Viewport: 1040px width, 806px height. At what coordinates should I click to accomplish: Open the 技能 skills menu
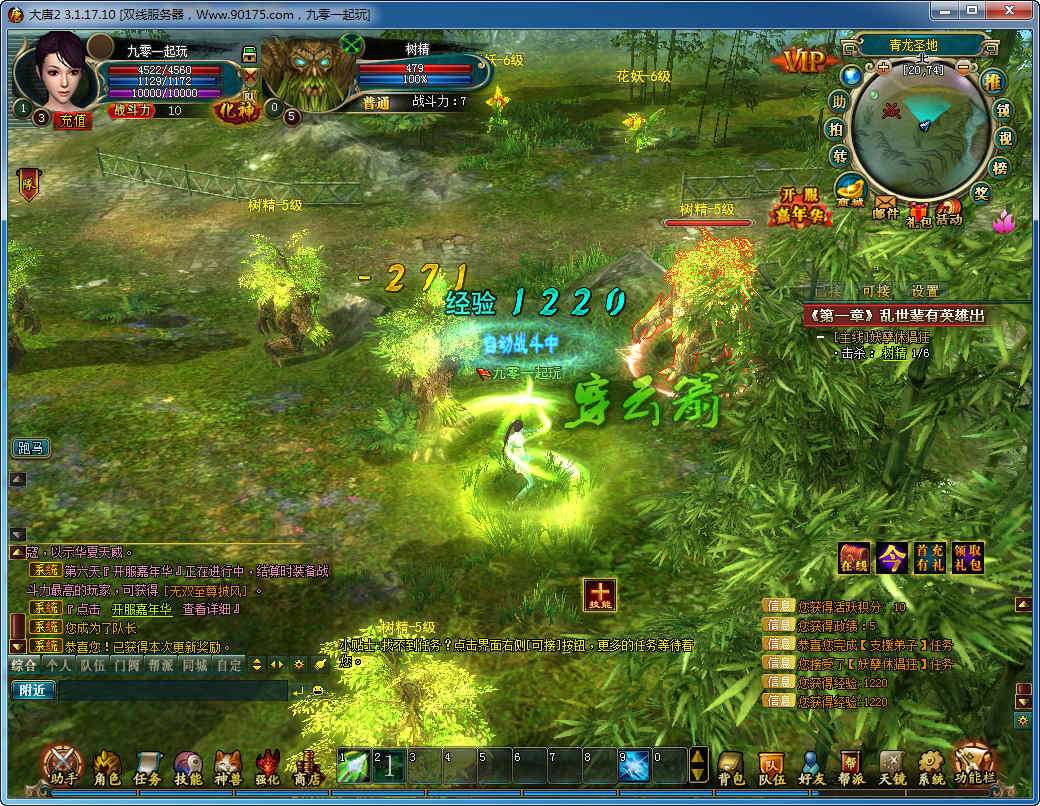[x=188, y=765]
